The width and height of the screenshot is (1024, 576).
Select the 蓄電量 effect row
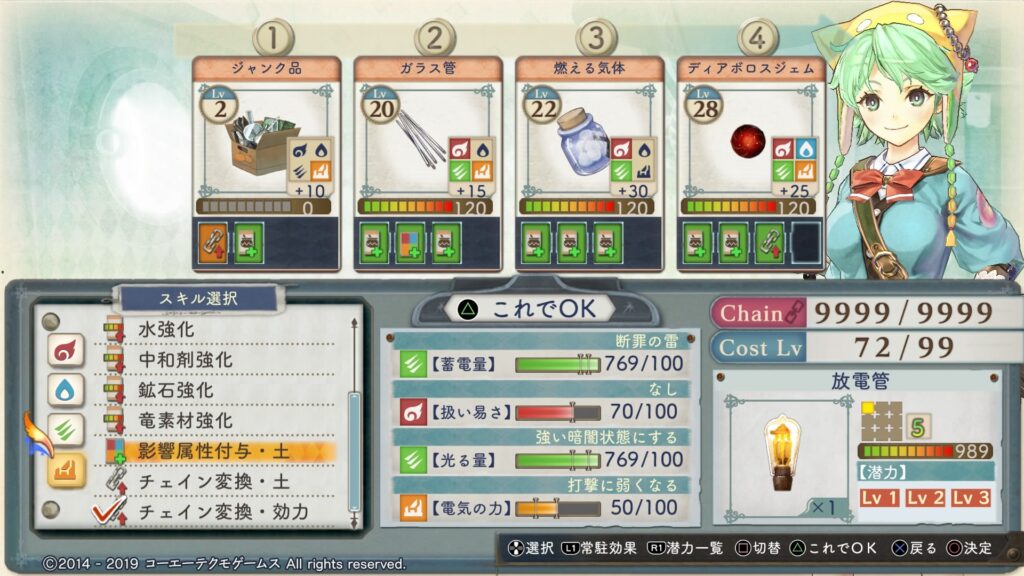click(540, 364)
